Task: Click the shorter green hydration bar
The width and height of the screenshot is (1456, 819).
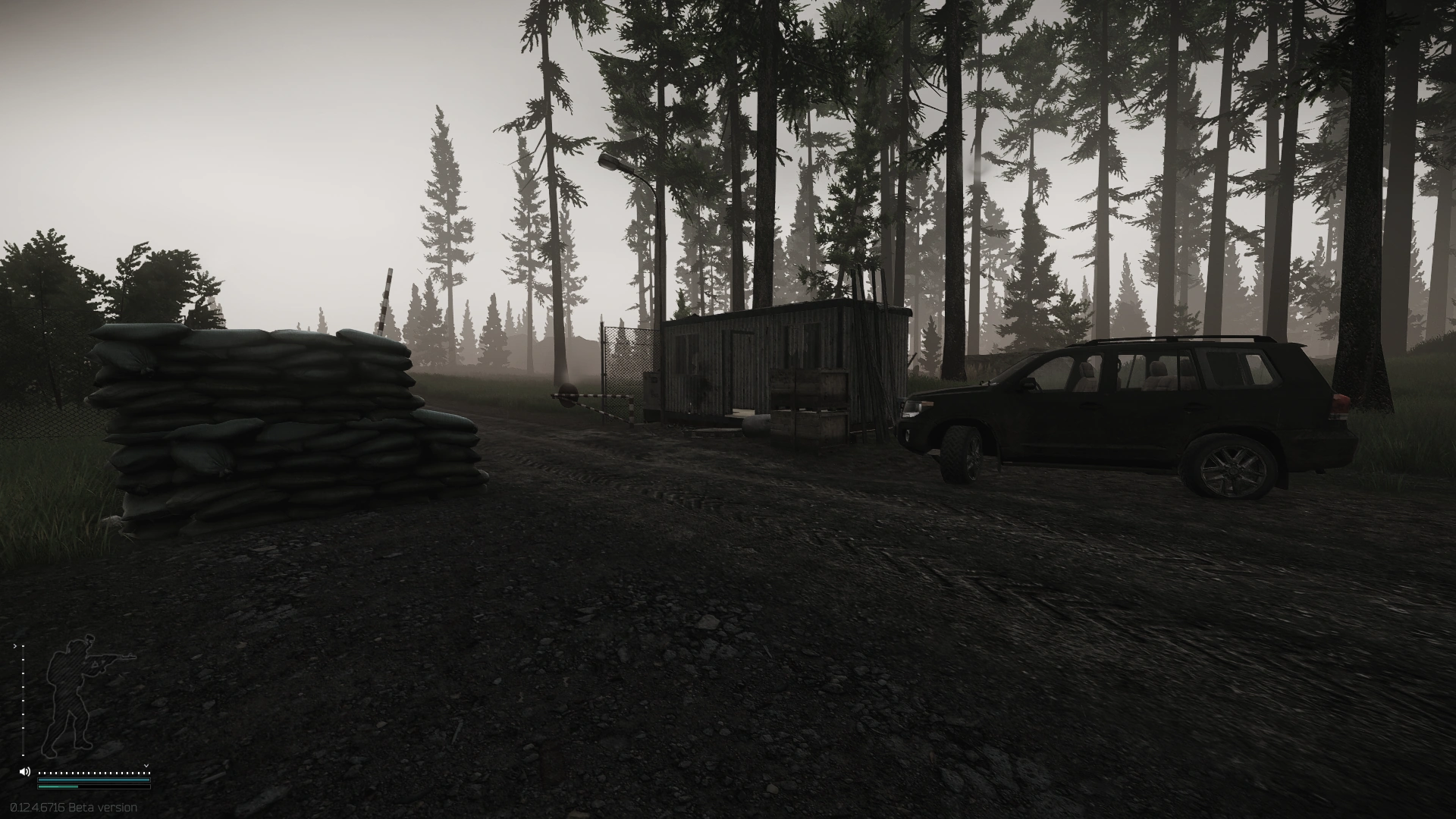Action: pyautogui.click(x=58, y=786)
